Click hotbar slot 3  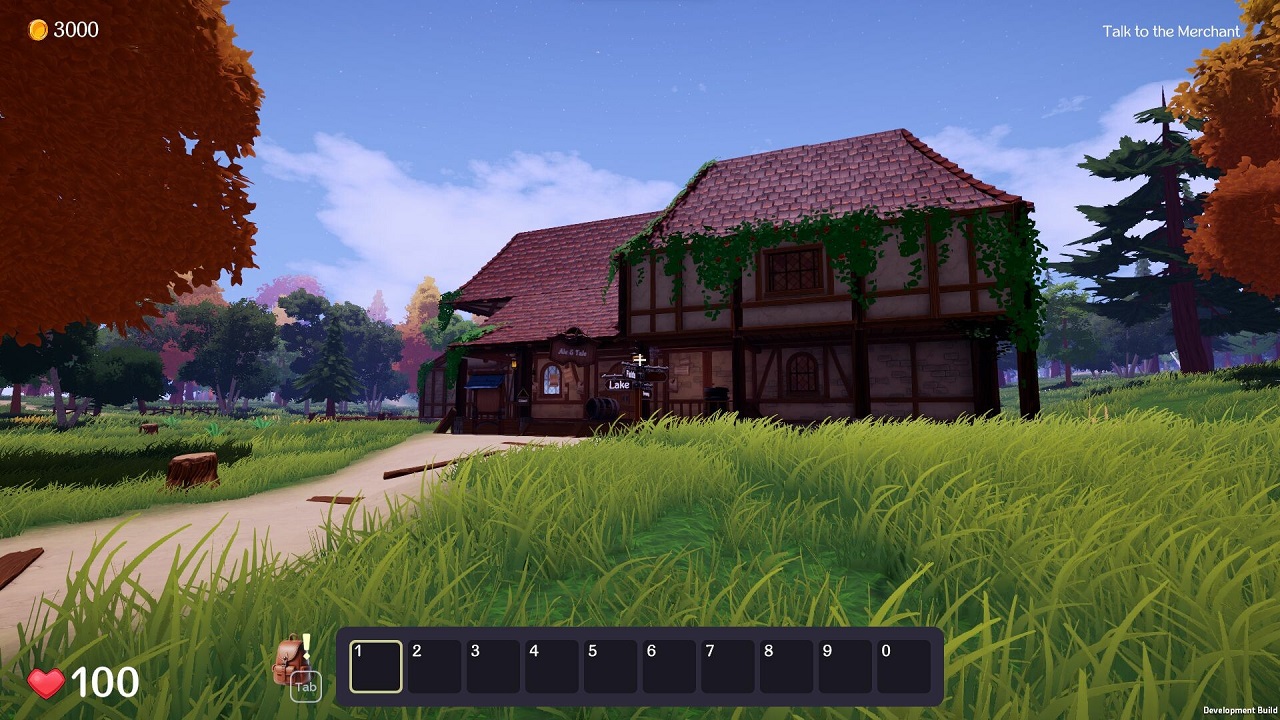(492, 666)
